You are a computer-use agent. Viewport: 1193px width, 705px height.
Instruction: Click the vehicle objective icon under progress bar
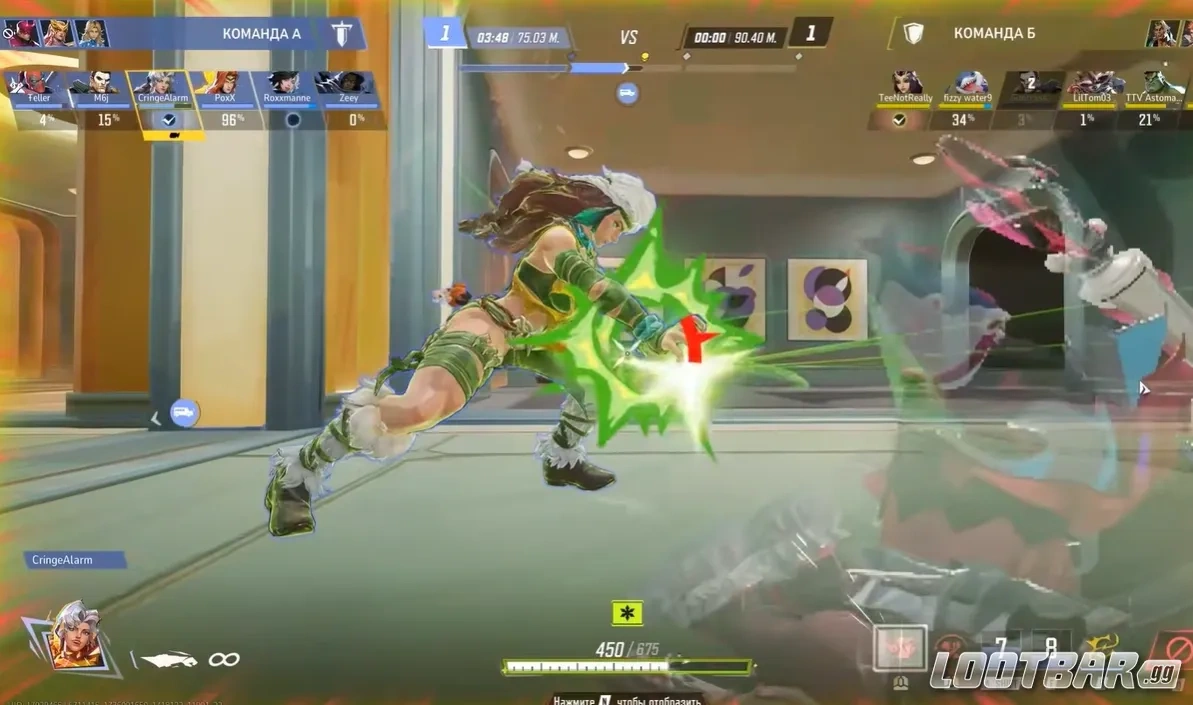tap(628, 93)
